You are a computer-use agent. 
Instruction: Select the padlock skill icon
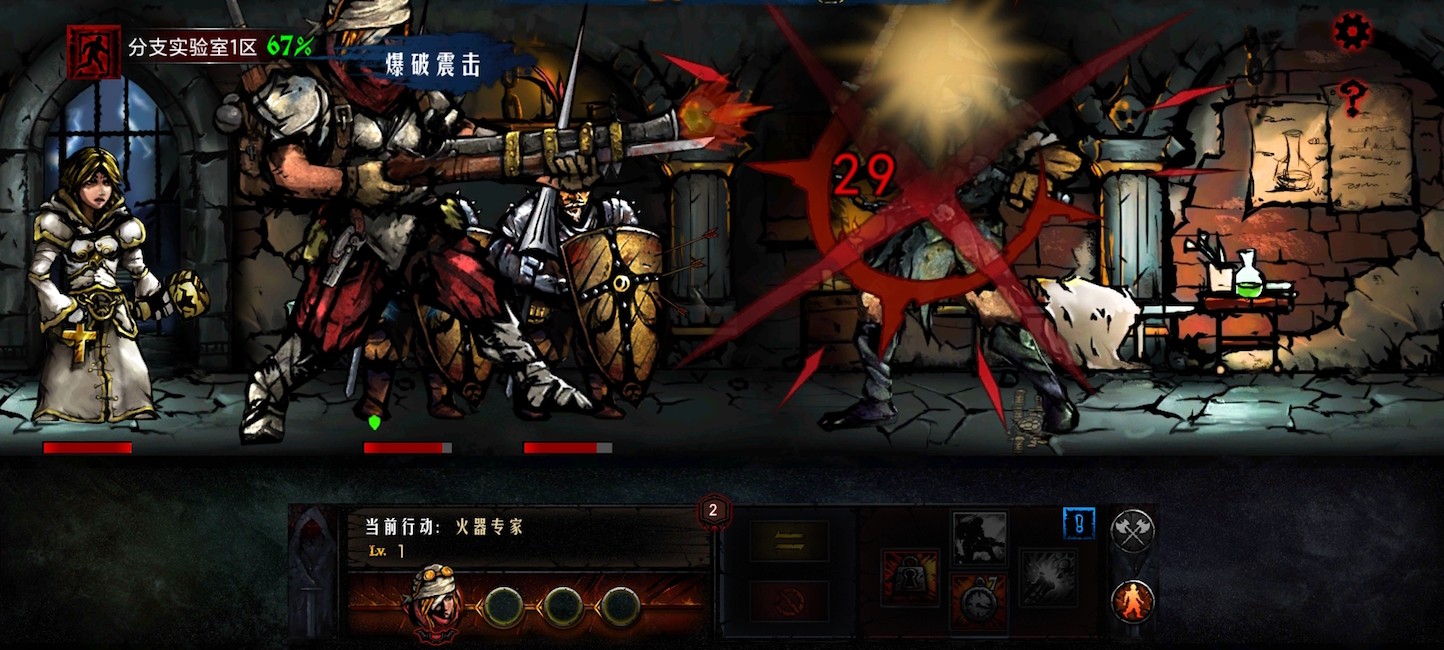coord(909,577)
